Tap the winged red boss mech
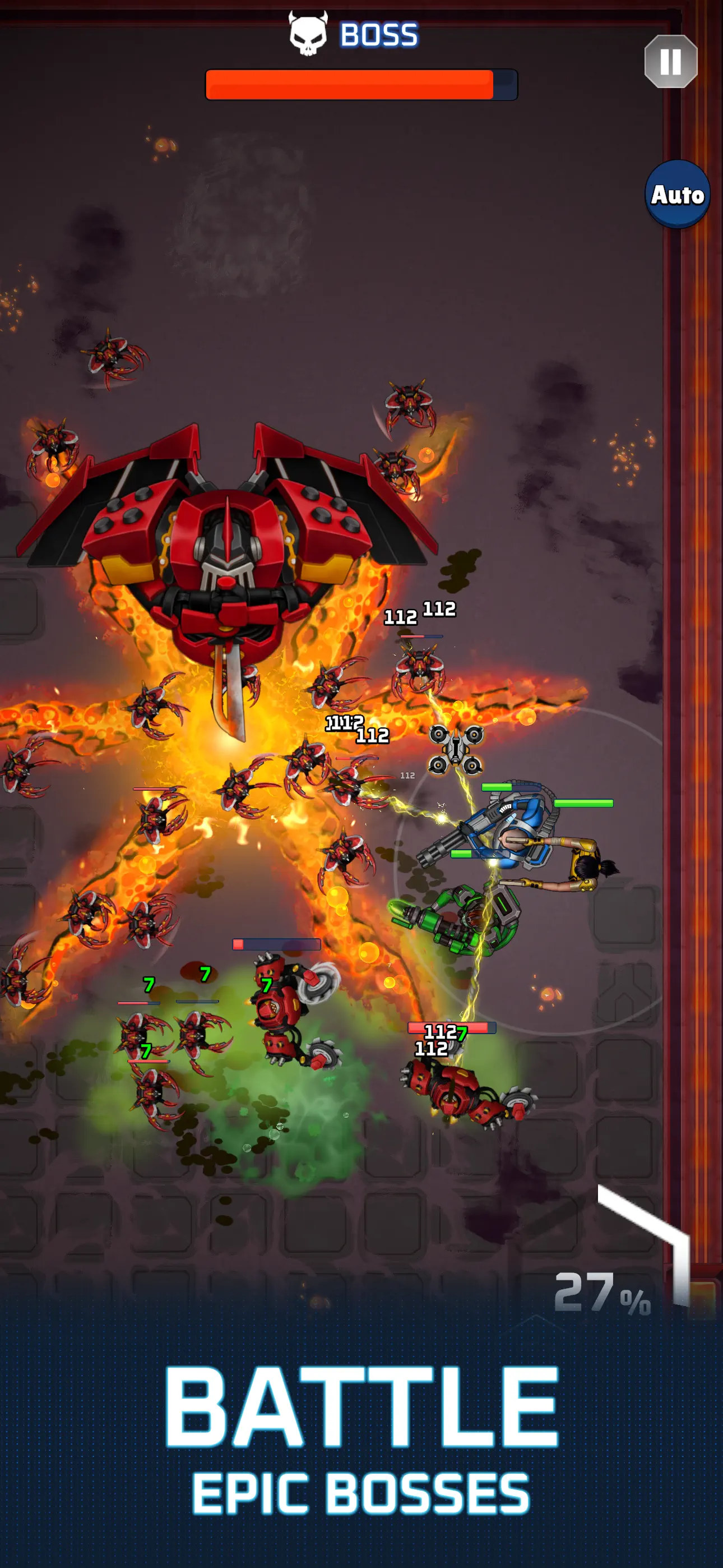The width and height of the screenshot is (723, 1568). [x=225, y=536]
